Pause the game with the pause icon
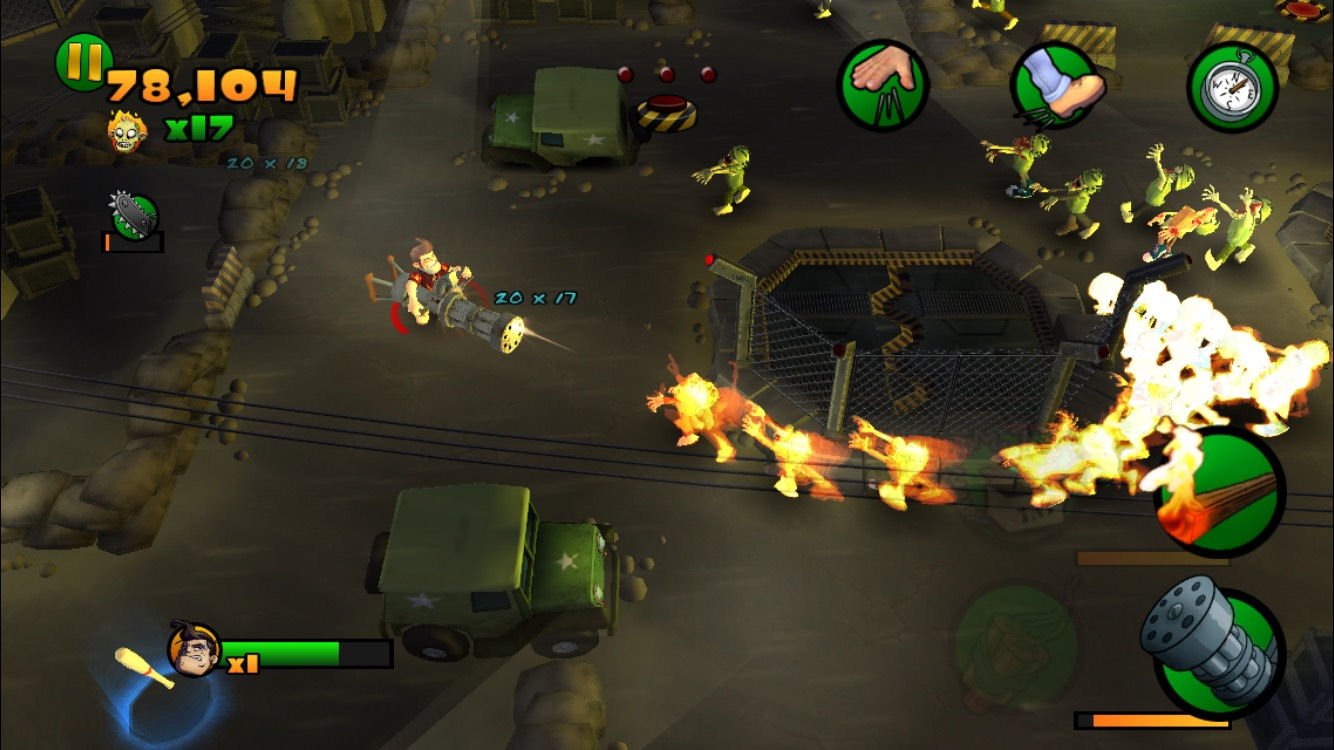Viewport: 1334px width, 750px height. tap(83, 64)
